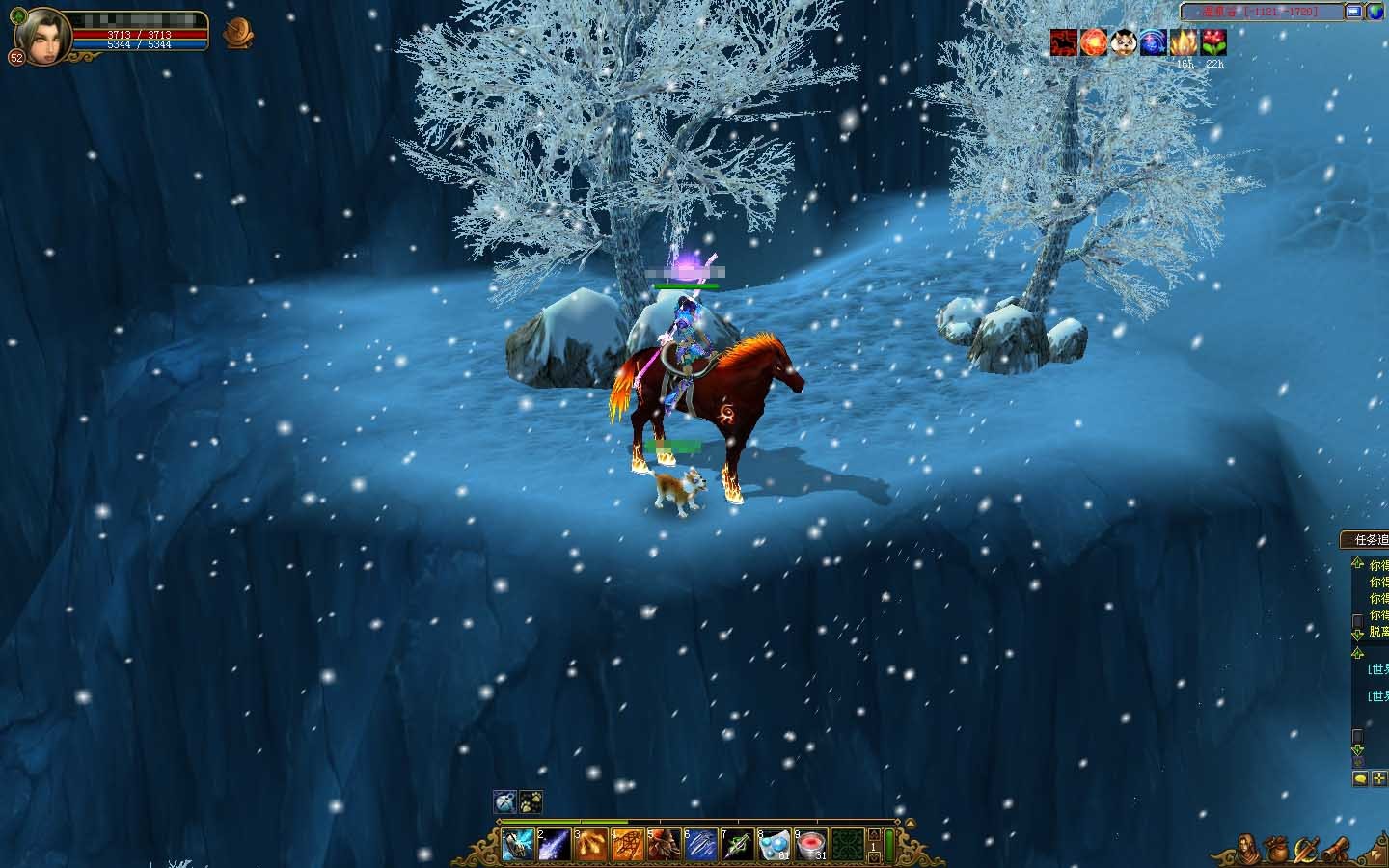Open the world map globe button
Screen dimensions: 1389x868
(x=1374, y=12)
